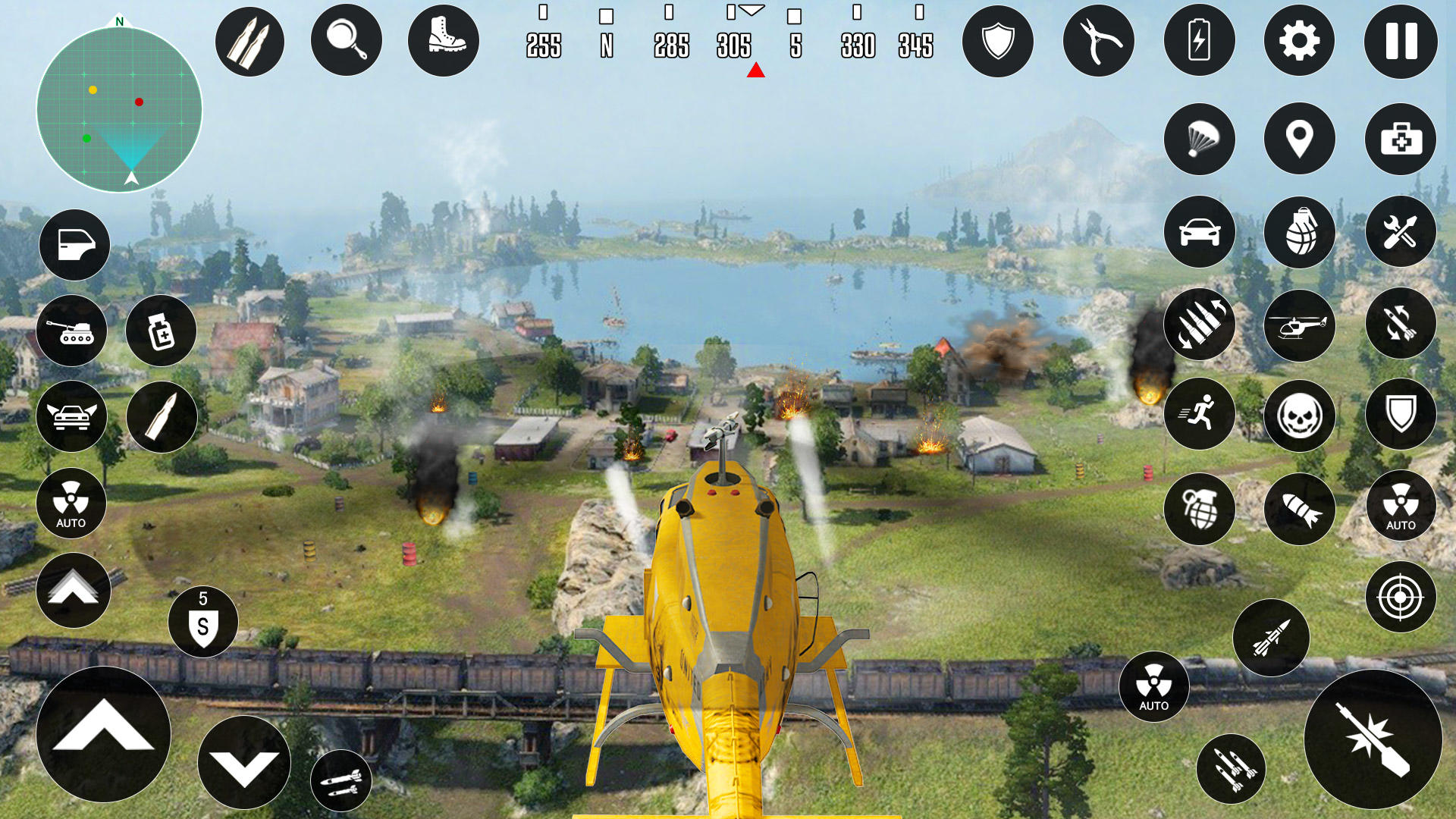Use the pliers repair tool icon
The height and width of the screenshot is (819, 1456).
pyautogui.click(x=1099, y=40)
